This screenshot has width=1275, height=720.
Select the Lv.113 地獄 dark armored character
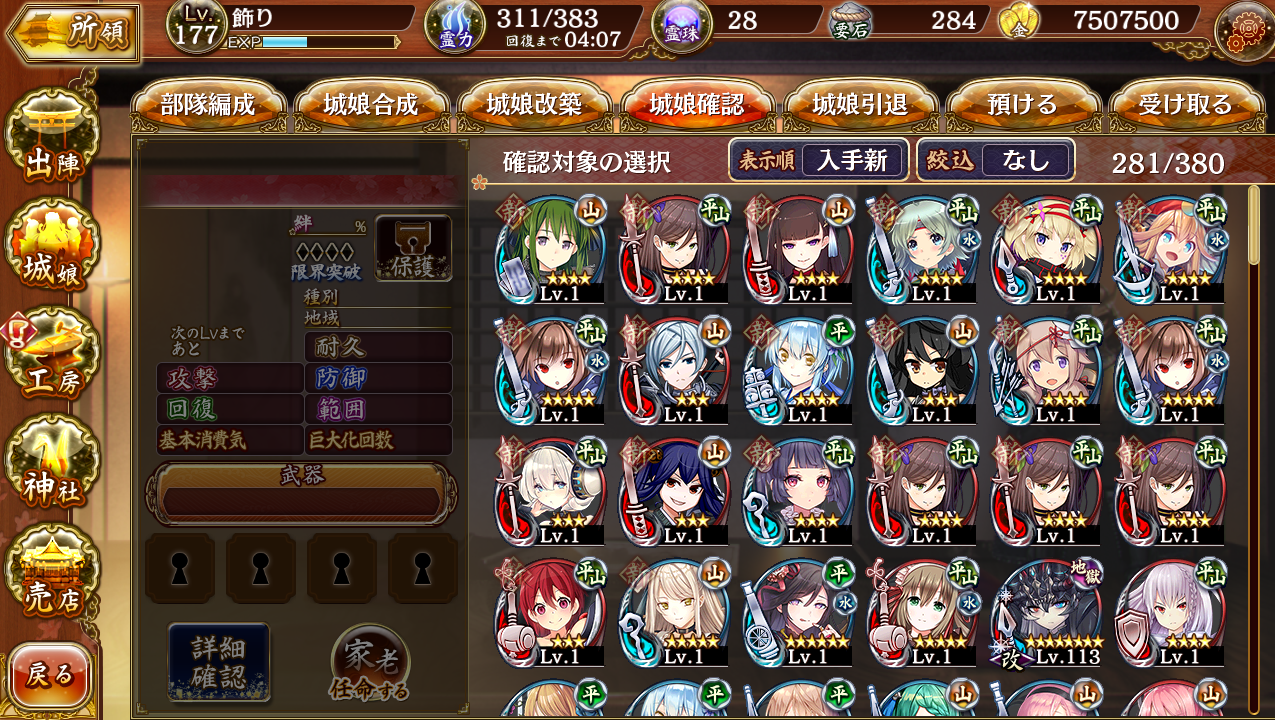tap(1047, 612)
